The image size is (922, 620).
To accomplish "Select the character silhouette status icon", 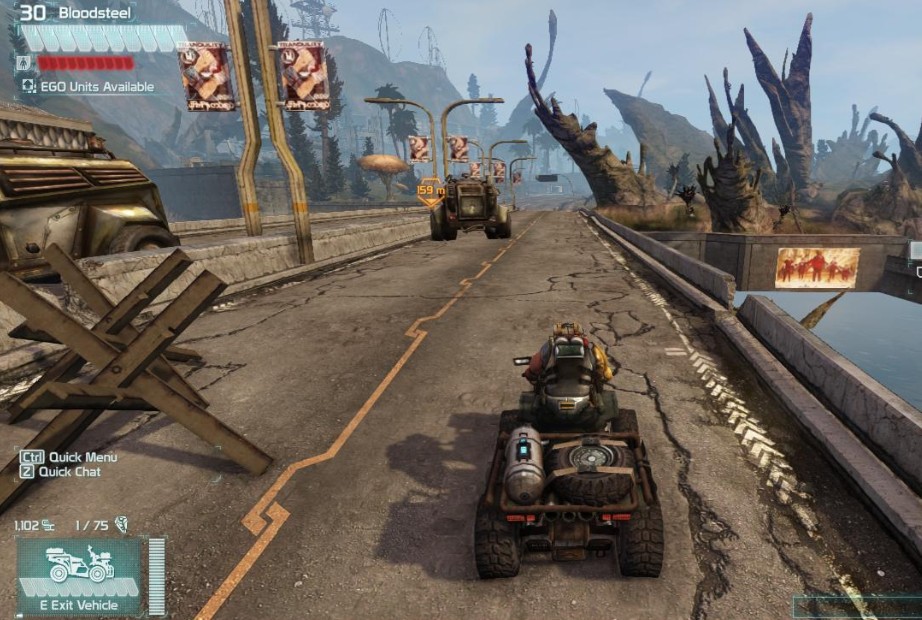I will (24, 63).
